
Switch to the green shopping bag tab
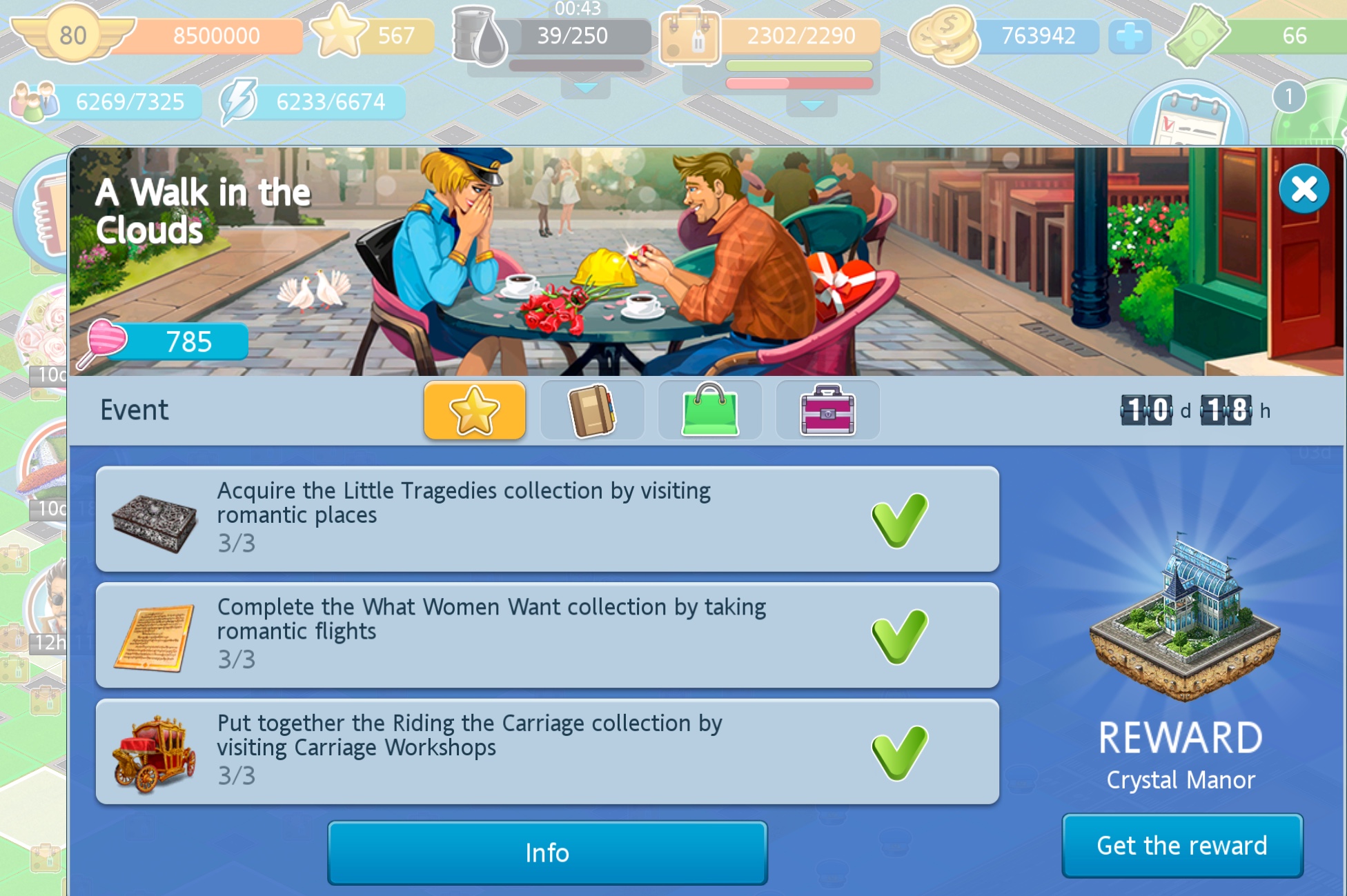710,410
